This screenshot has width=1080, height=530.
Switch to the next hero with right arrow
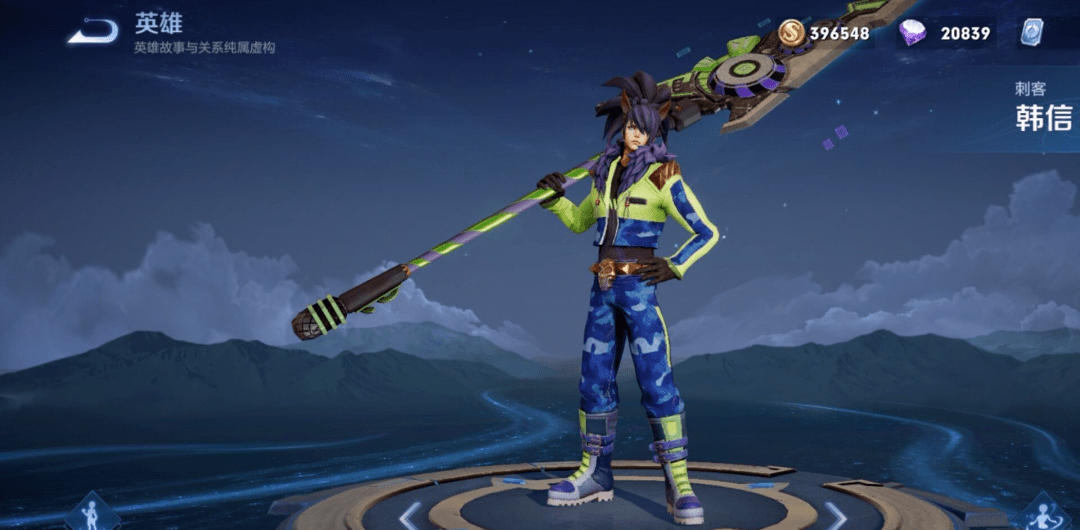click(x=835, y=514)
